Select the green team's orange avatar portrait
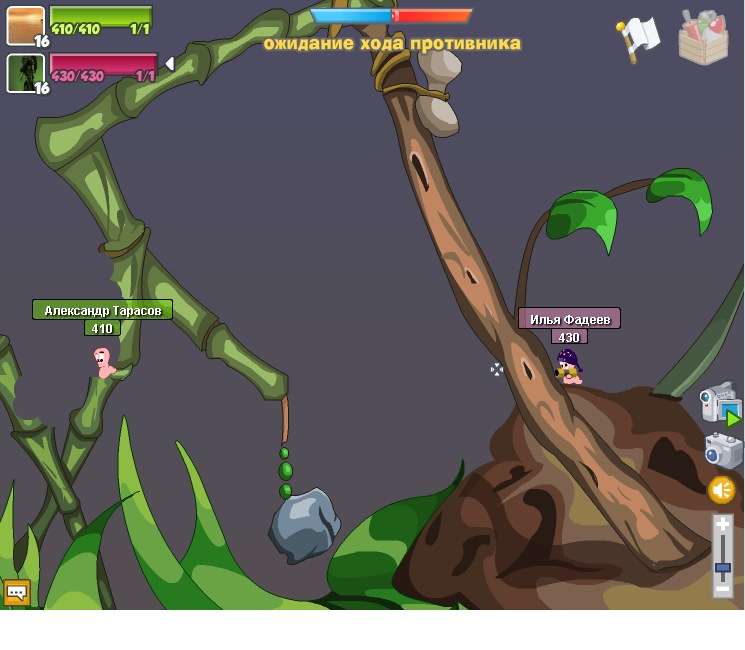The image size is (745, 650). [25, 26]
